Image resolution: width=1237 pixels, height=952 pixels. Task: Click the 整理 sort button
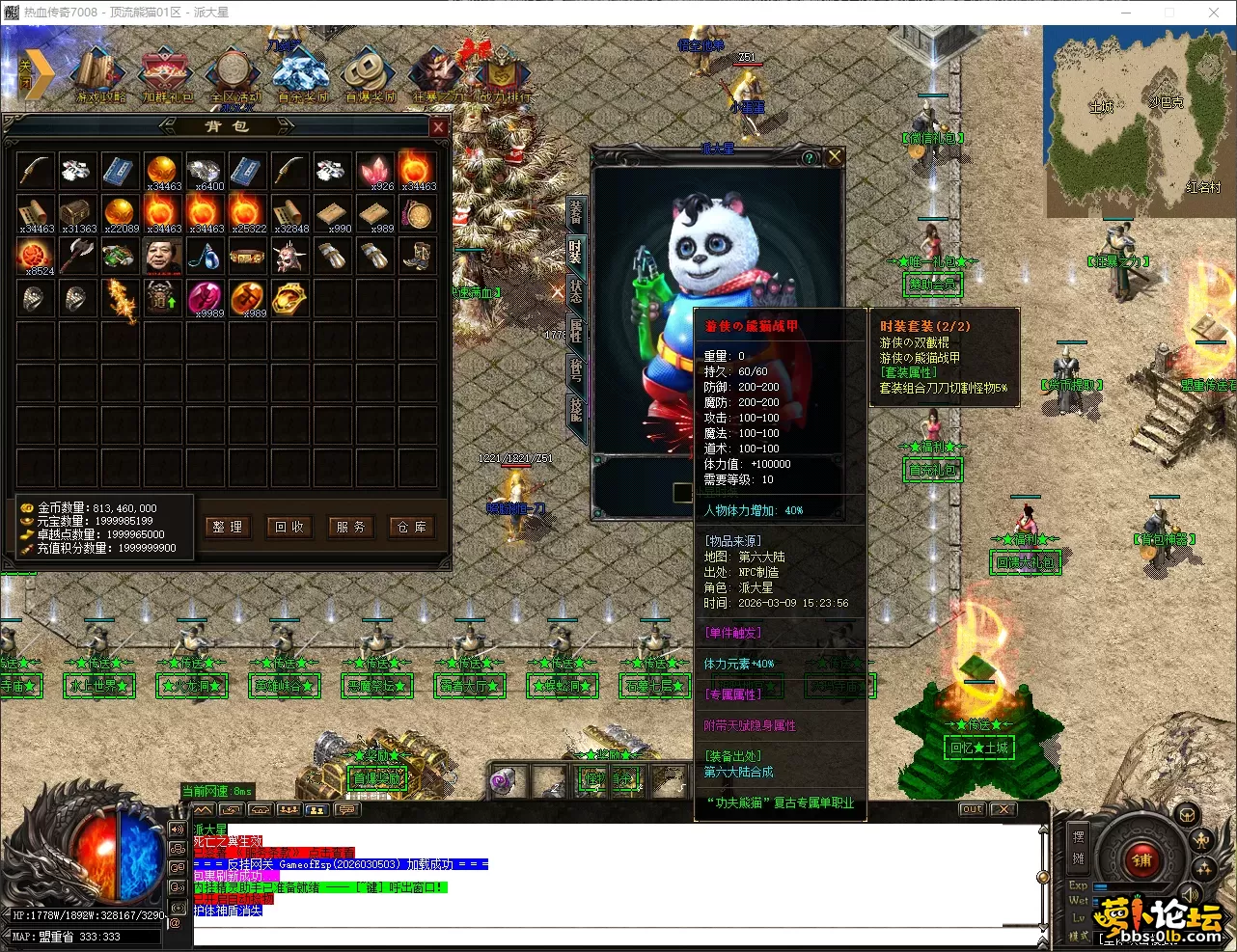[228, 527]
